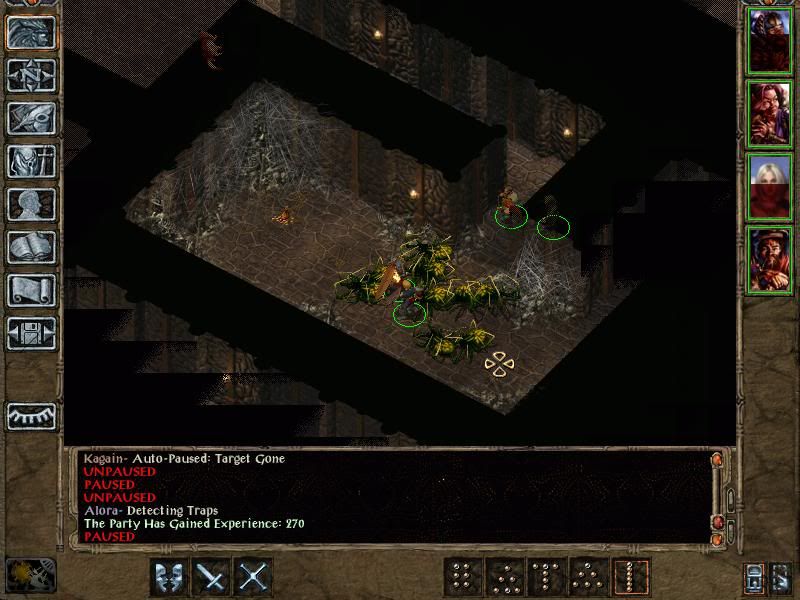Show the Character Record head-silhouette button
This screenshot has height=600, width=800.
pyautogui.click(x=31, y=204)
